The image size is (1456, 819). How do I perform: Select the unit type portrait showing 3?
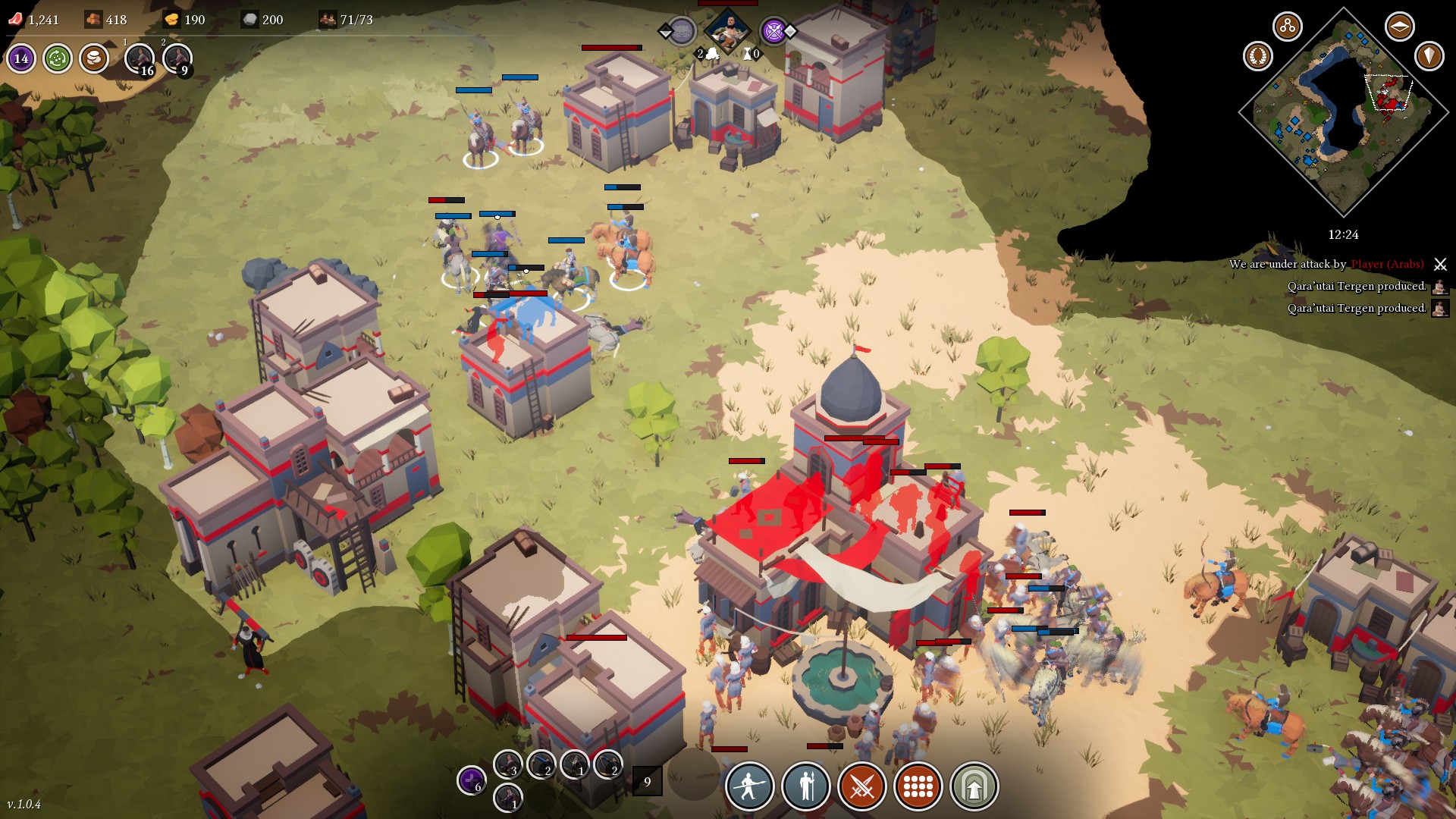tap(507, 764)
